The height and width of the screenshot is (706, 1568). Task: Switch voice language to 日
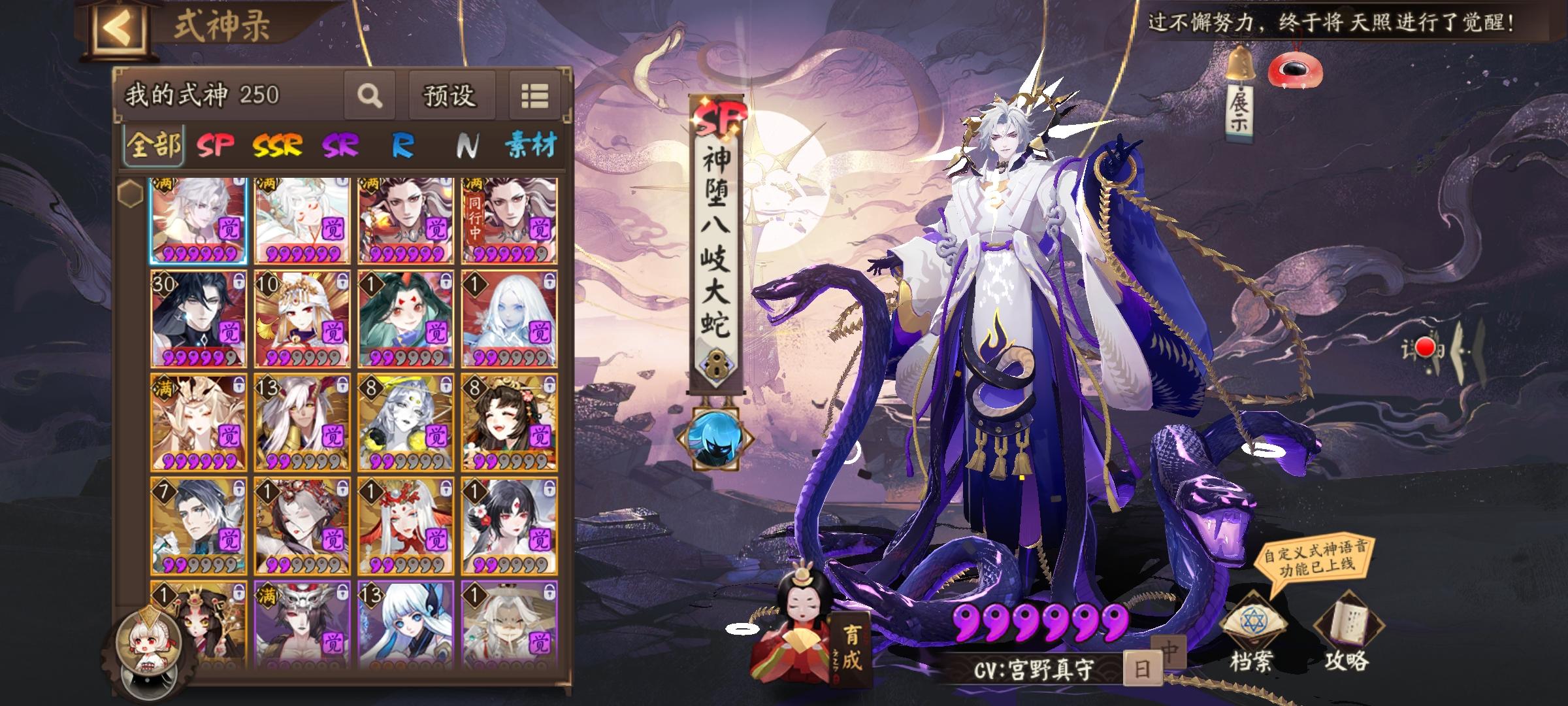tap(1143, 668)
